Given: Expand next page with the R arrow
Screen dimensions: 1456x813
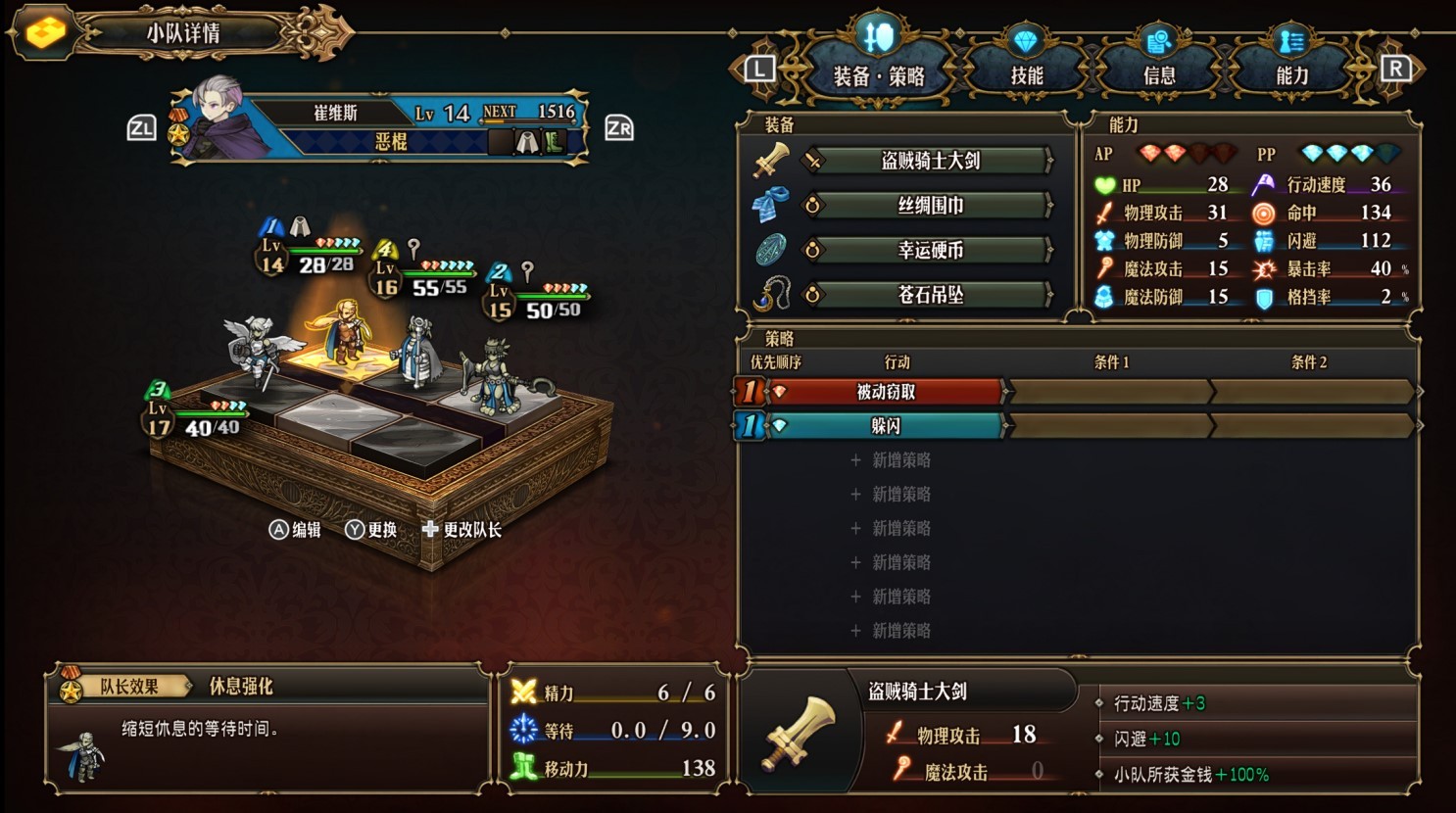Looking at the screenshot, I should pos(1398,70).
